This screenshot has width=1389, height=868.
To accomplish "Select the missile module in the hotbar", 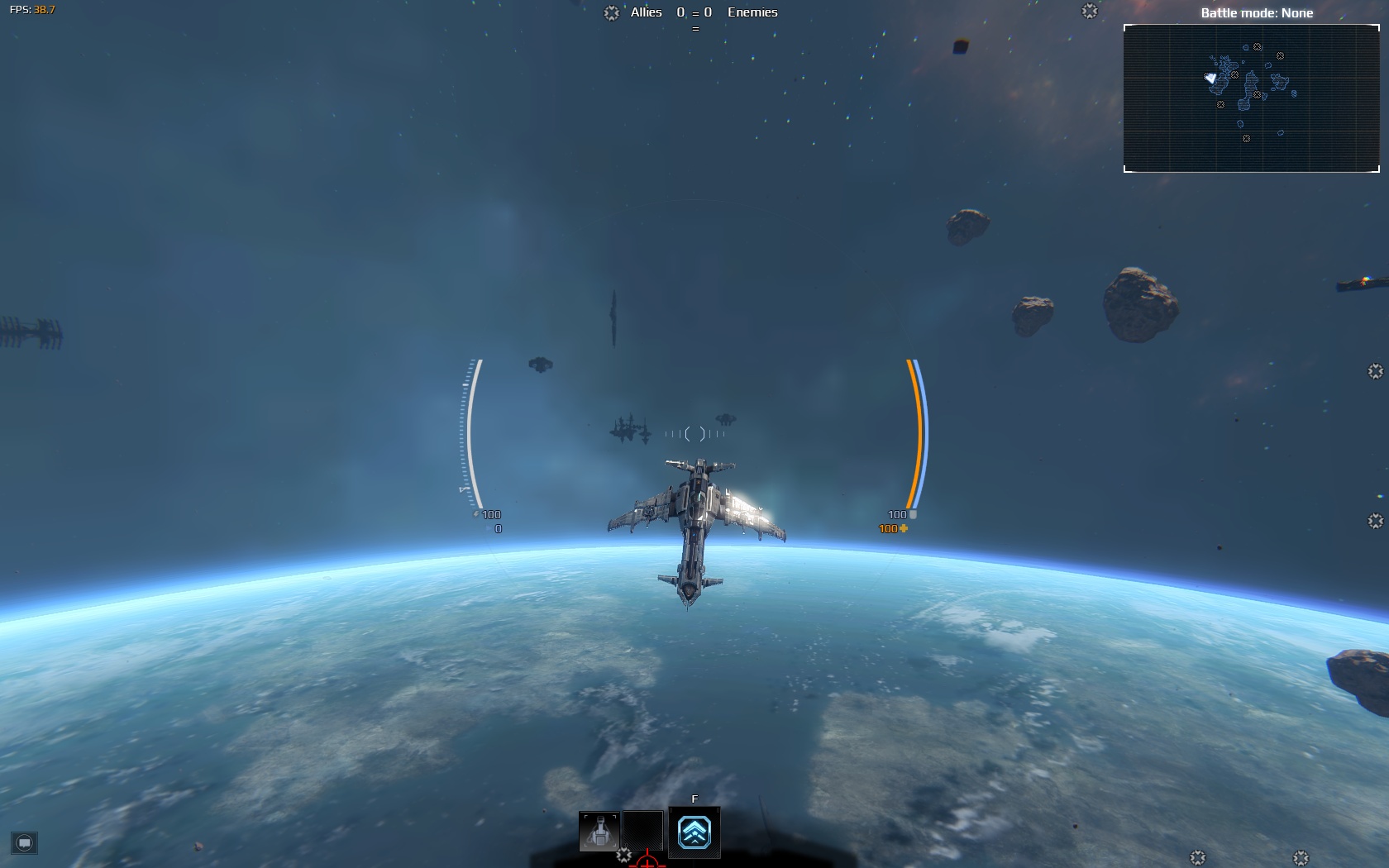I will pos(599,832).
